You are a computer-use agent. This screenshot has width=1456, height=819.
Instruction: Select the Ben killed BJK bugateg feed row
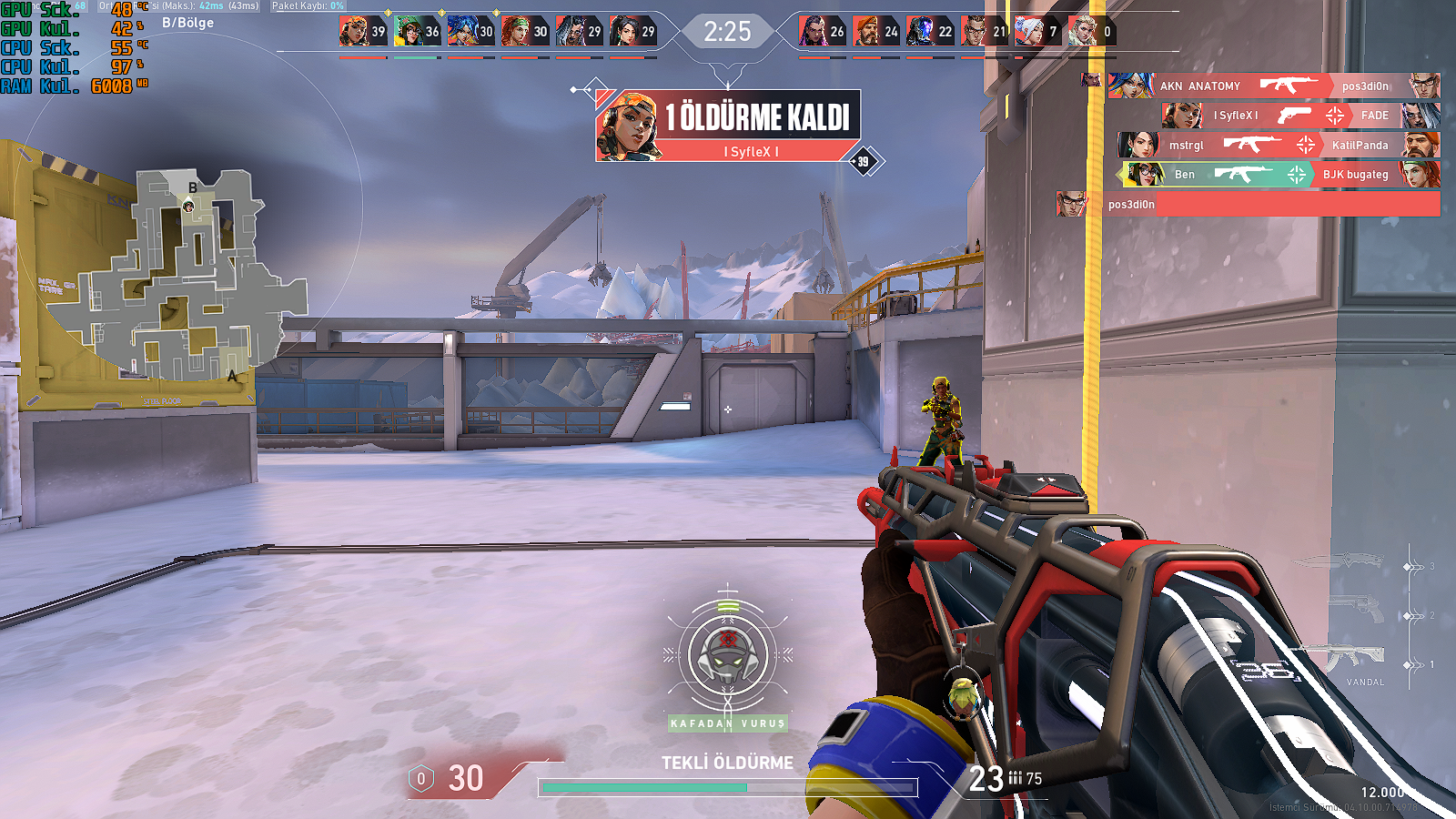[x=1279, y=174]
